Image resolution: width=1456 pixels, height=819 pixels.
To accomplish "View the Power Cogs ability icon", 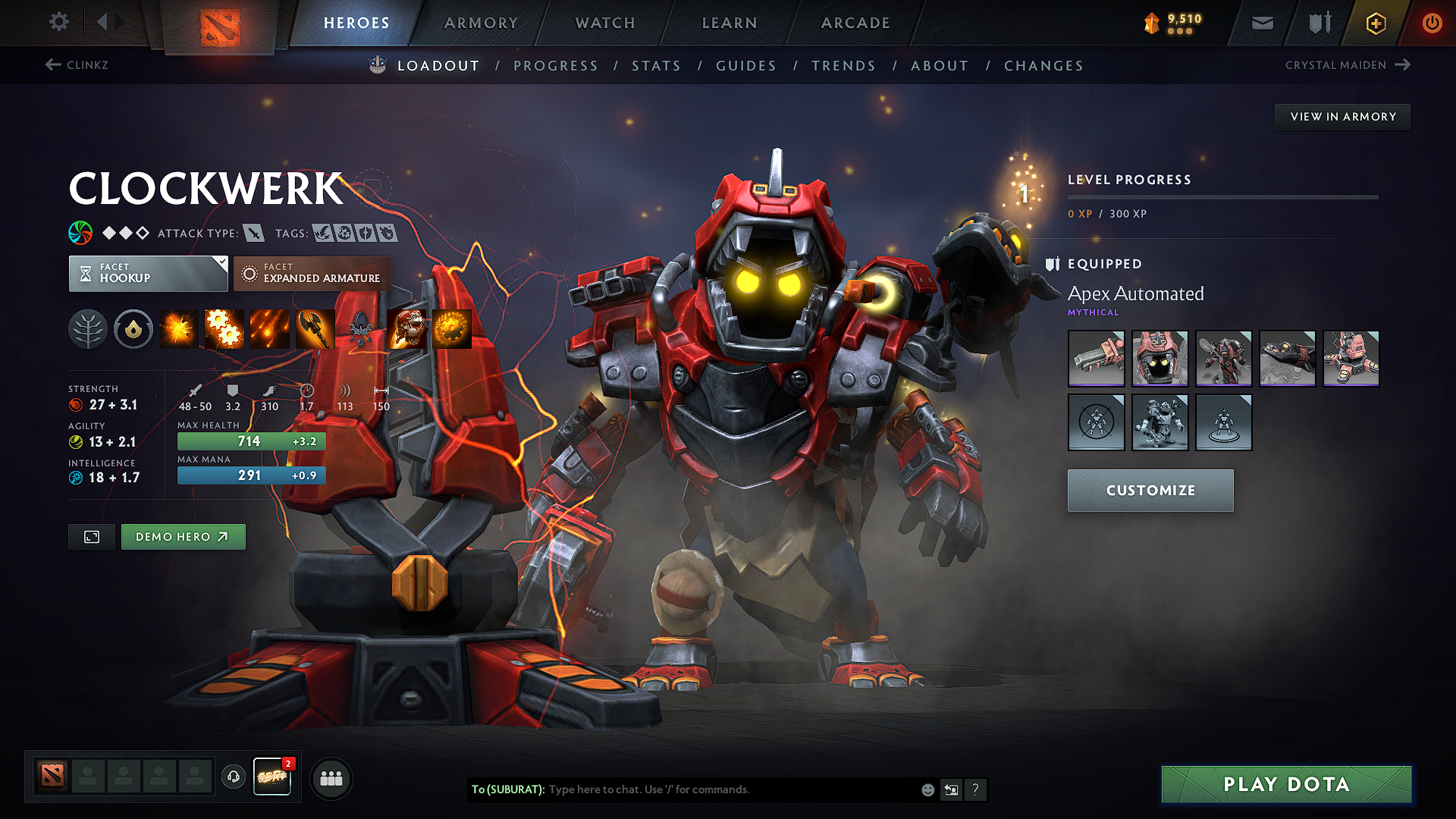I will (224, 328).
